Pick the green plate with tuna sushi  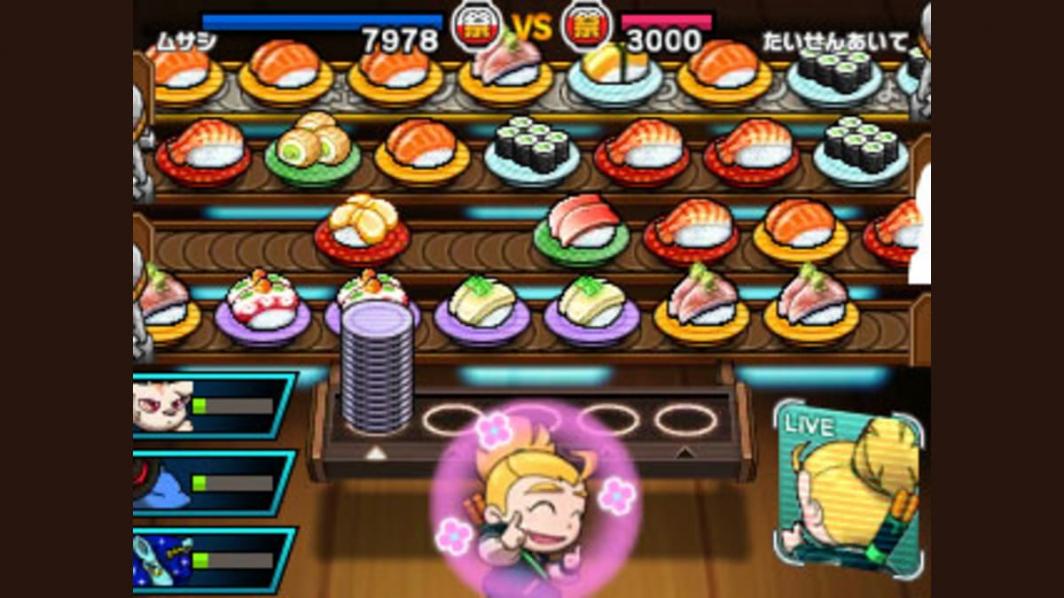pos(580,230)
